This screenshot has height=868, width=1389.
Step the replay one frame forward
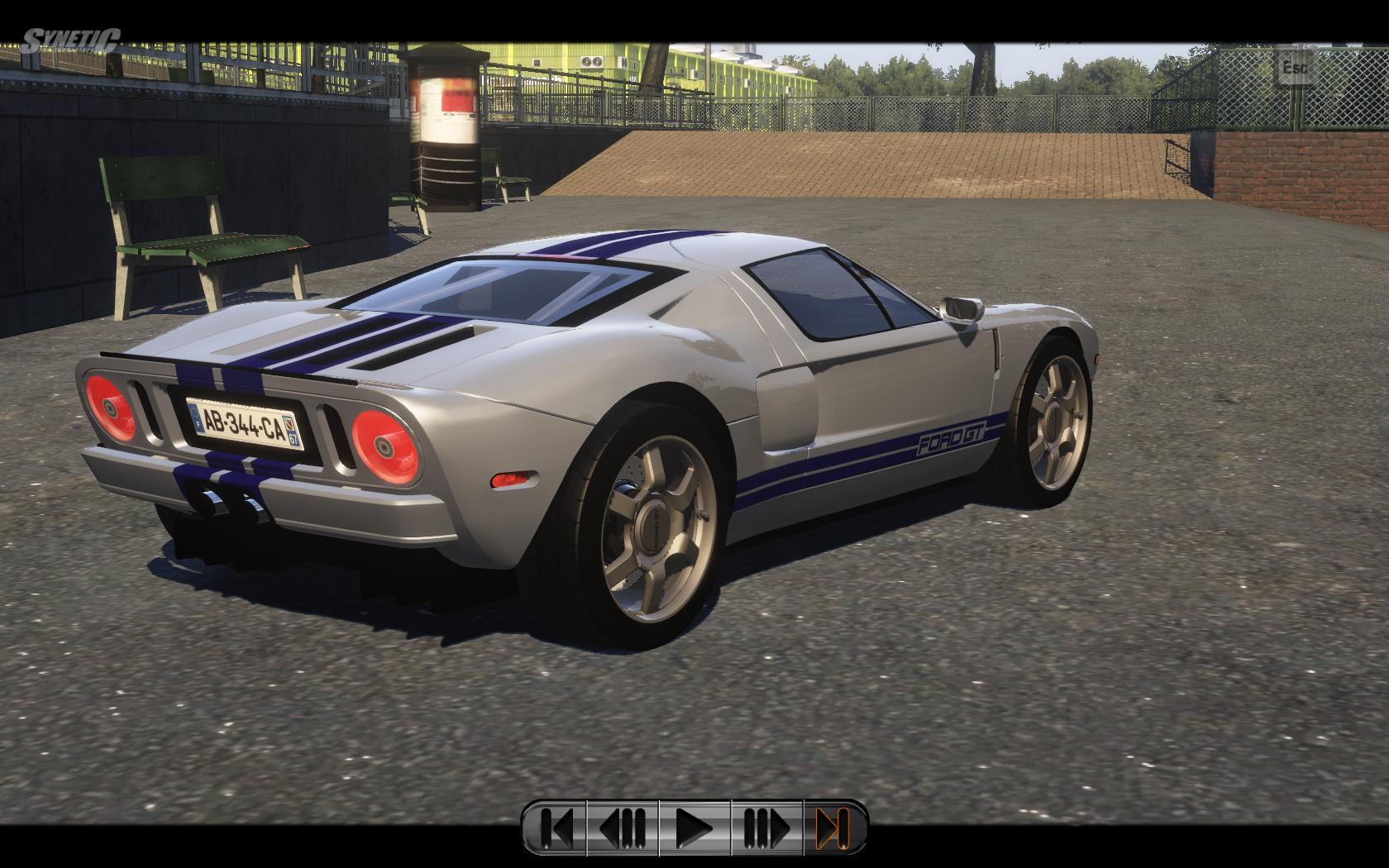[766, 827]
